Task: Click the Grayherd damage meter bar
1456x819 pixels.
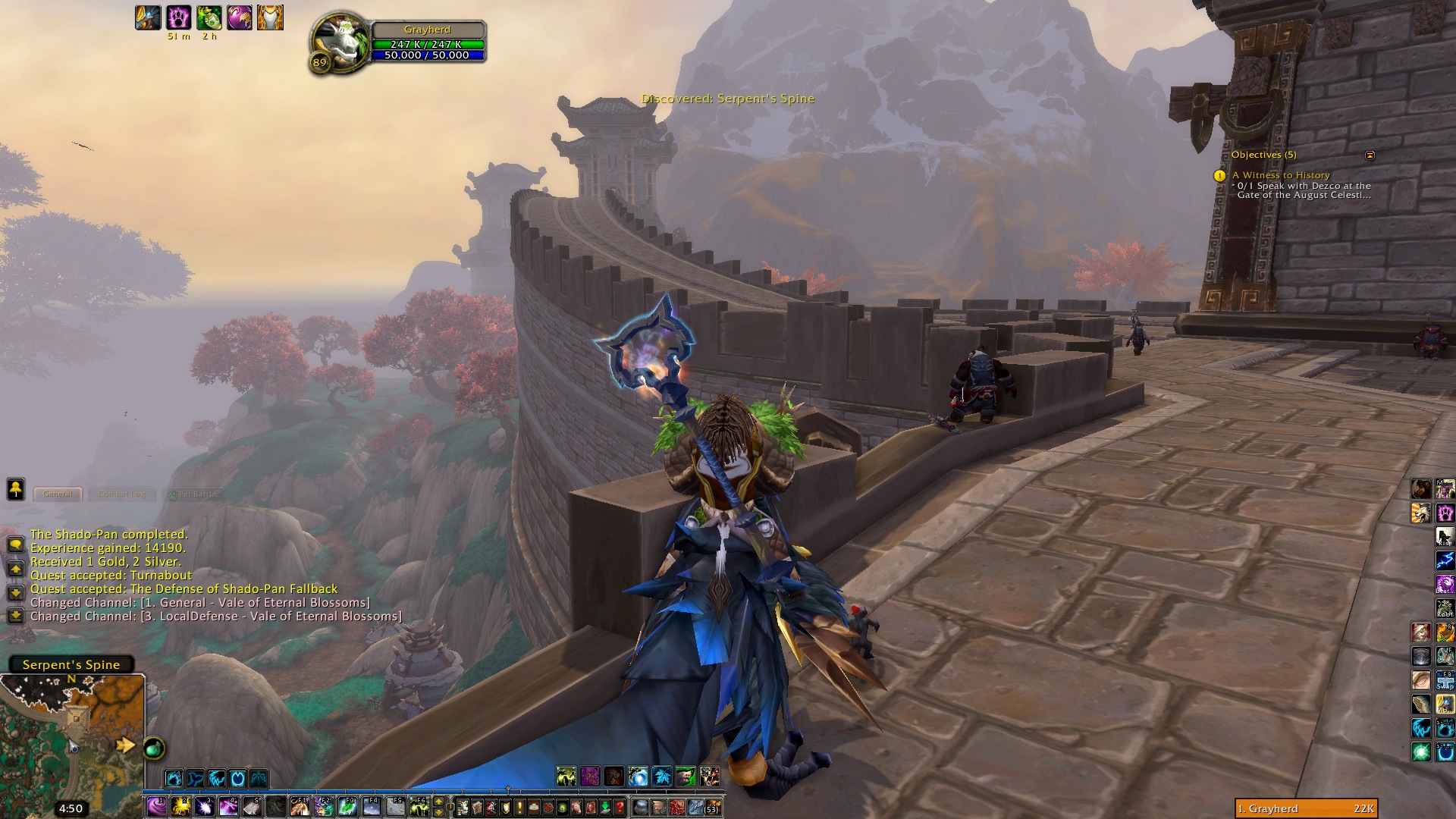Action: pos(1306,808)
